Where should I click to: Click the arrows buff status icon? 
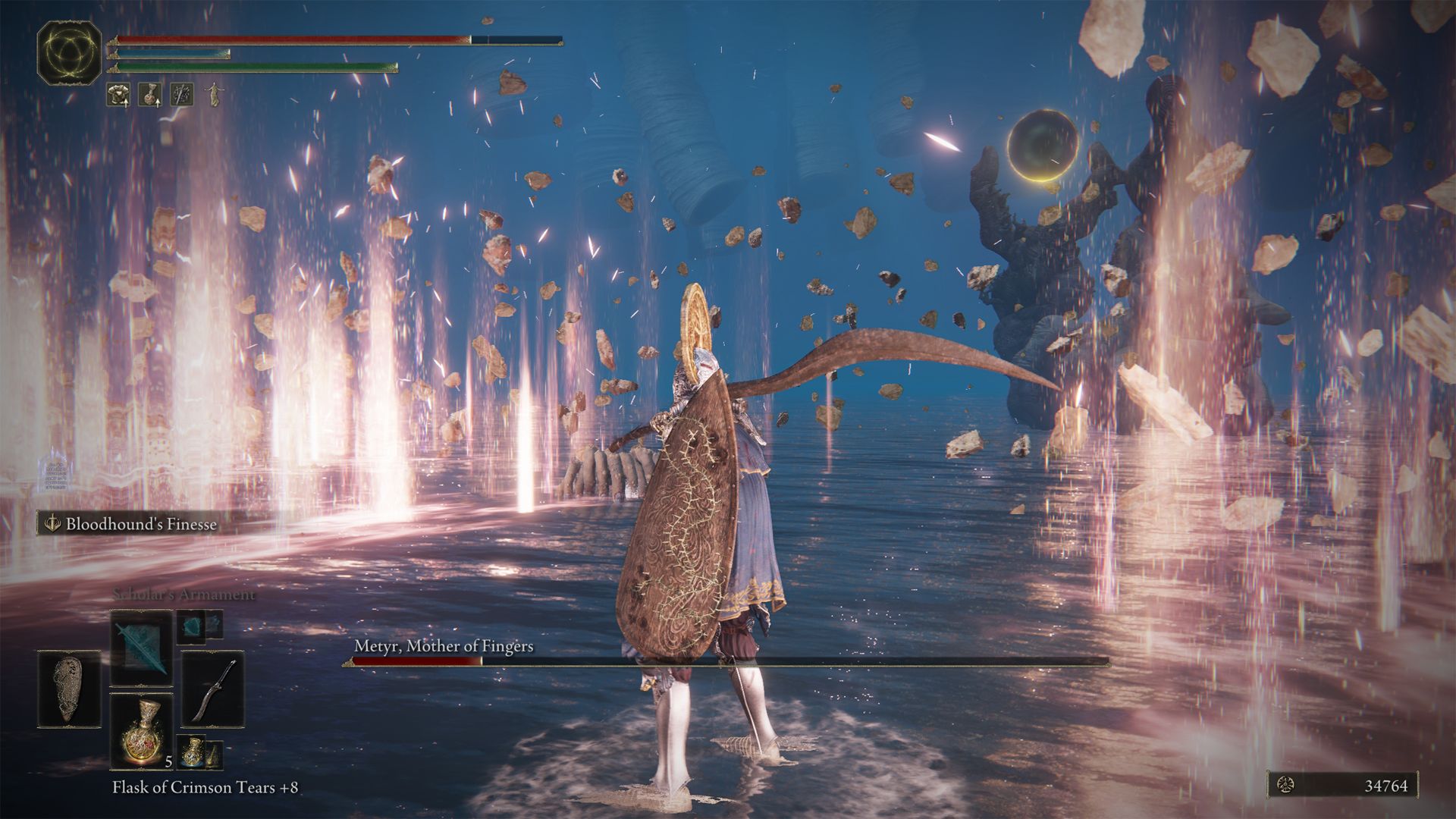pos(182,95)
